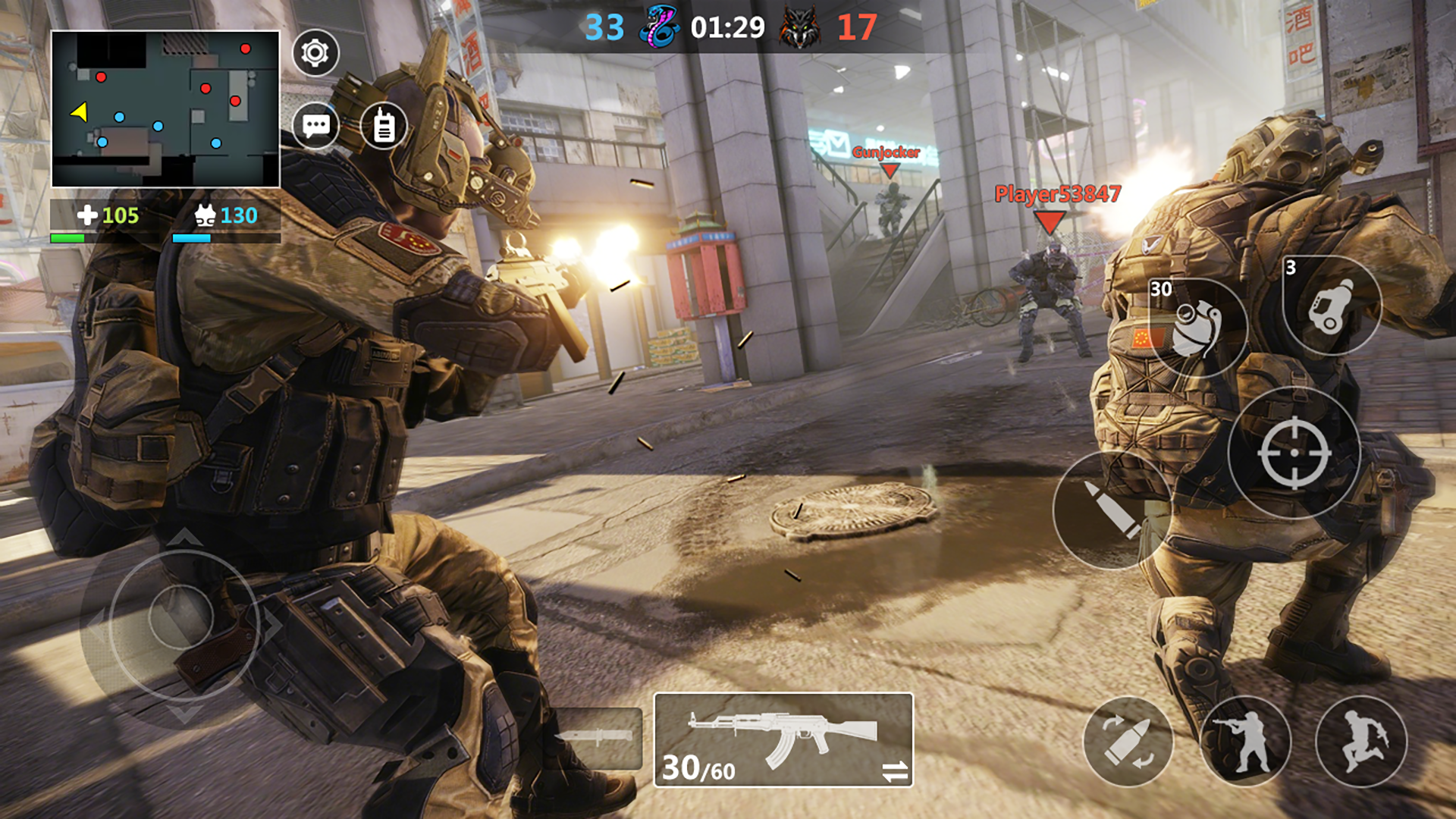Open the gear settings button
Screen dimensions: 1456x819
[x=315, y=53]
